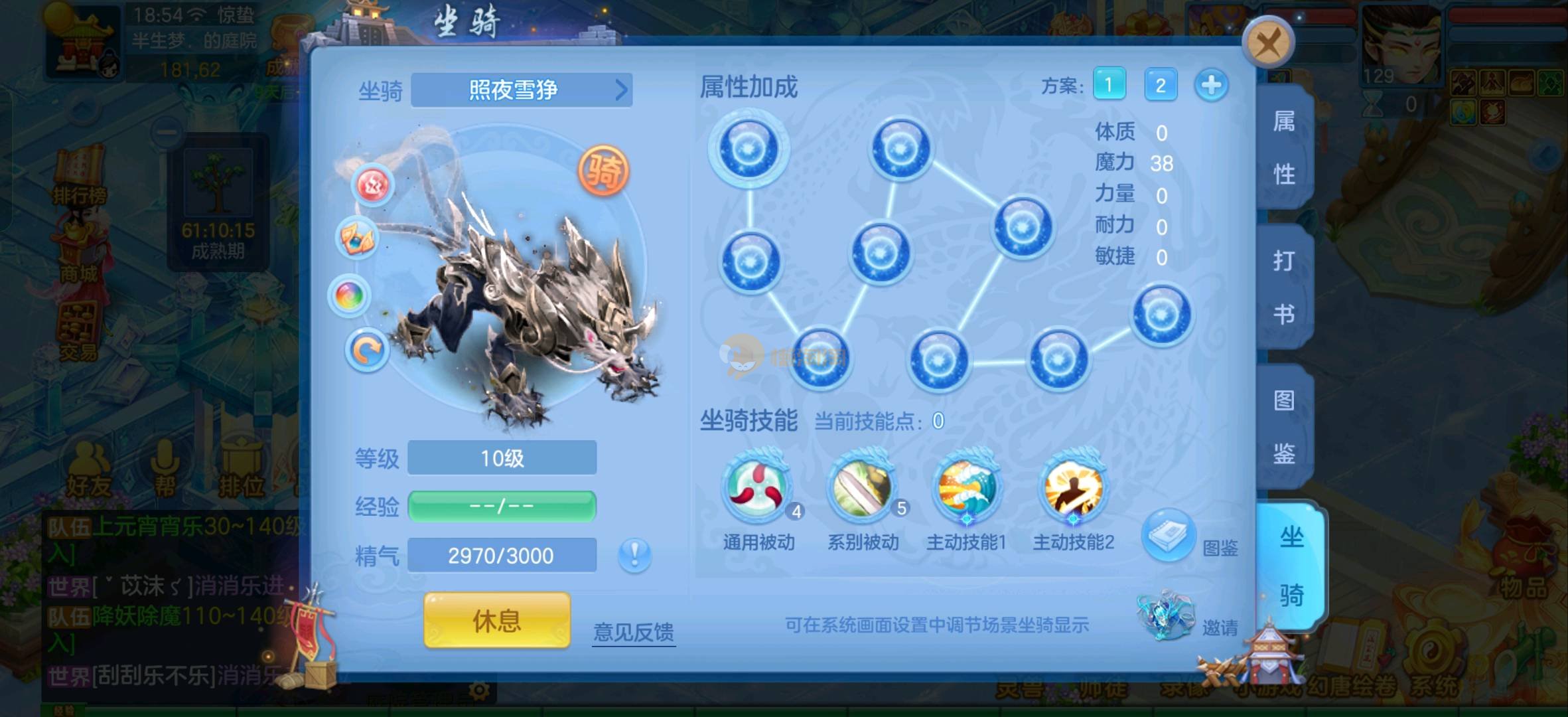Switch to the 打书 side tab
Image resolution: width=1568 pixels, height=717 pixels.
(x=1284, y=287)
